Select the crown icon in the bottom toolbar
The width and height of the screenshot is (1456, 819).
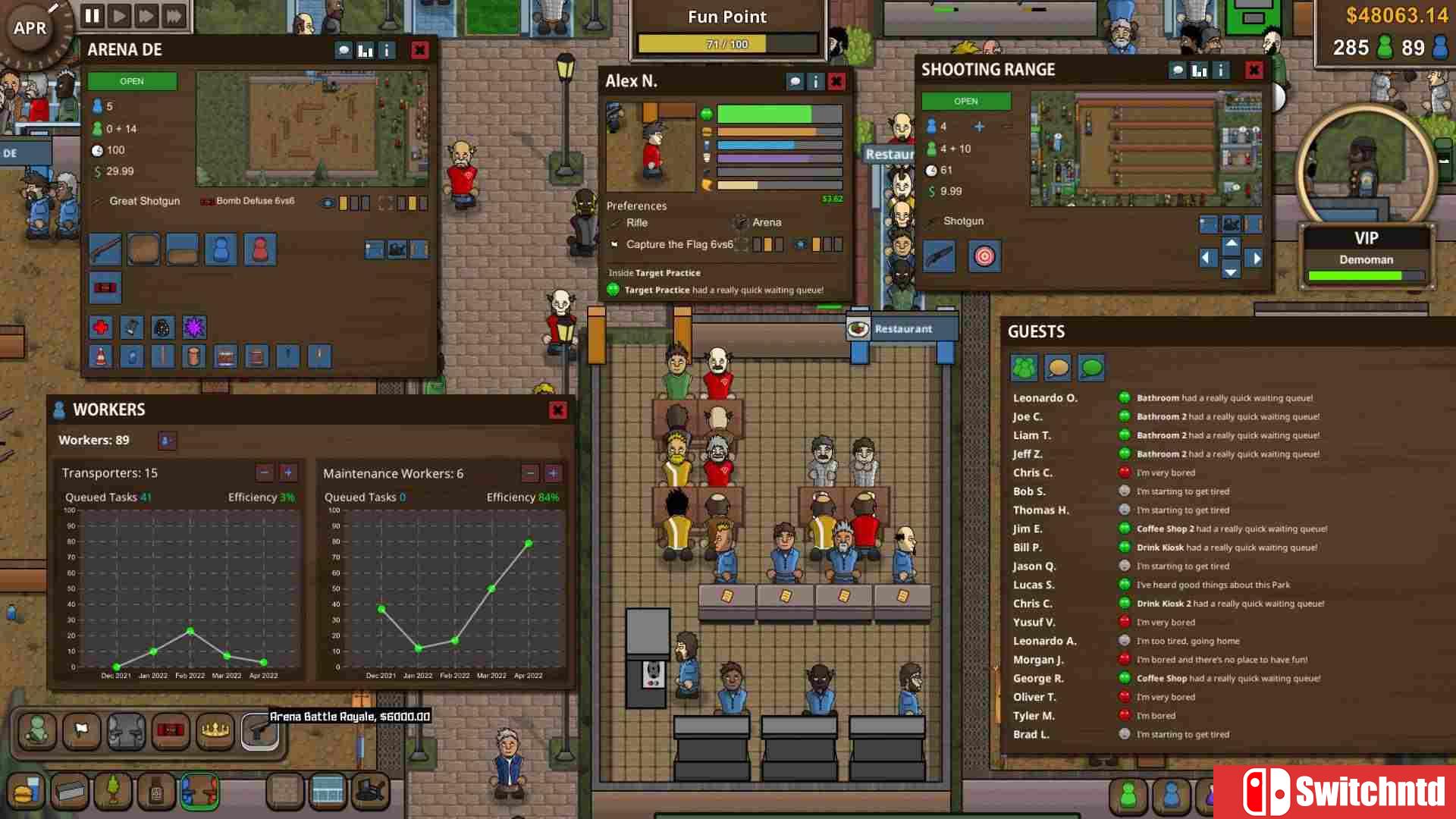[x=215, y=732]
